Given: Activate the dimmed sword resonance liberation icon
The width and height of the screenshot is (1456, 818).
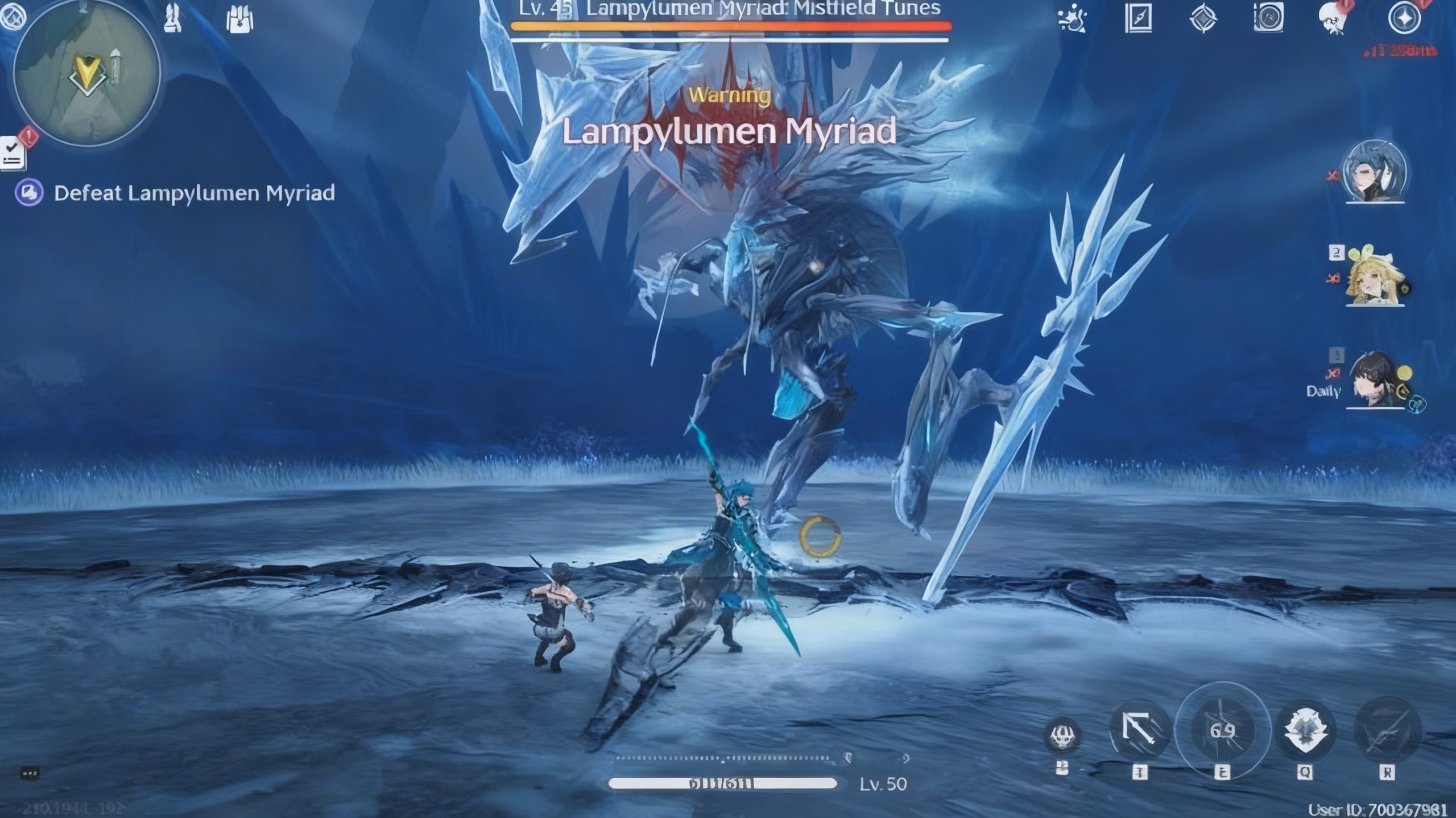Looking at the screenshot, I should [x=1387, y=730].
